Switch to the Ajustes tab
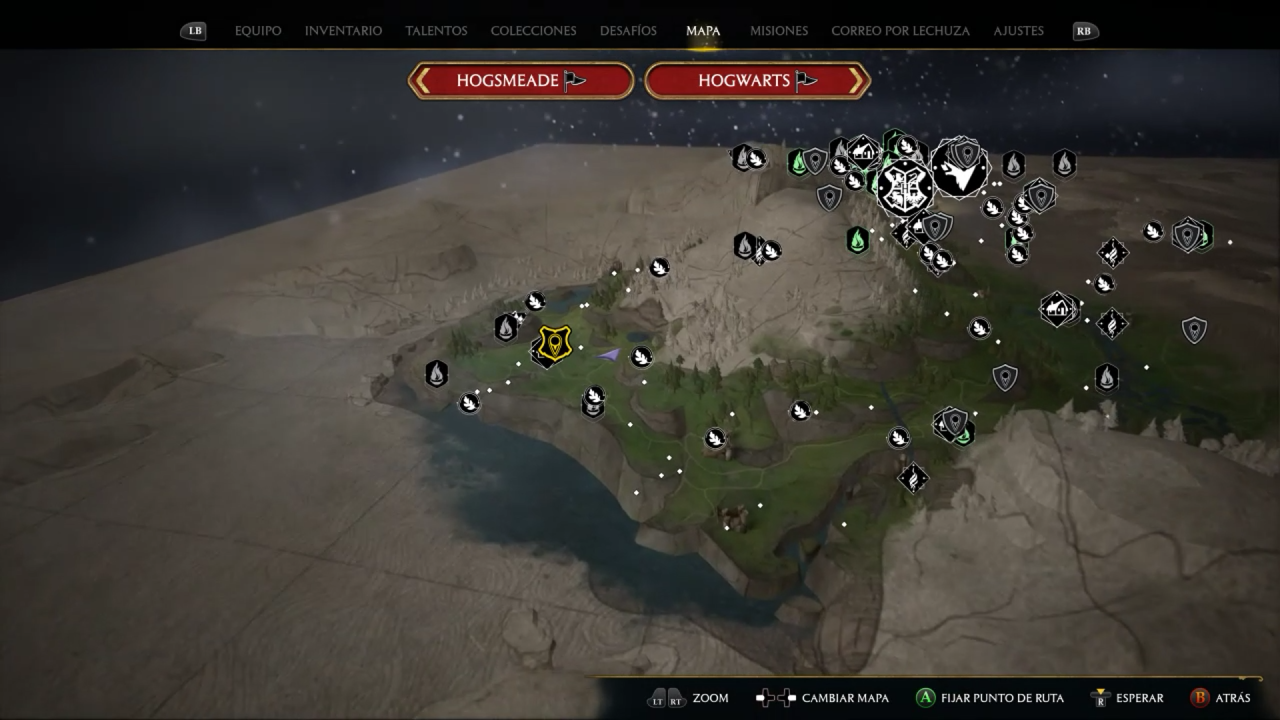Screen dimensions: 1280x720 click(x=1018, y=31)
